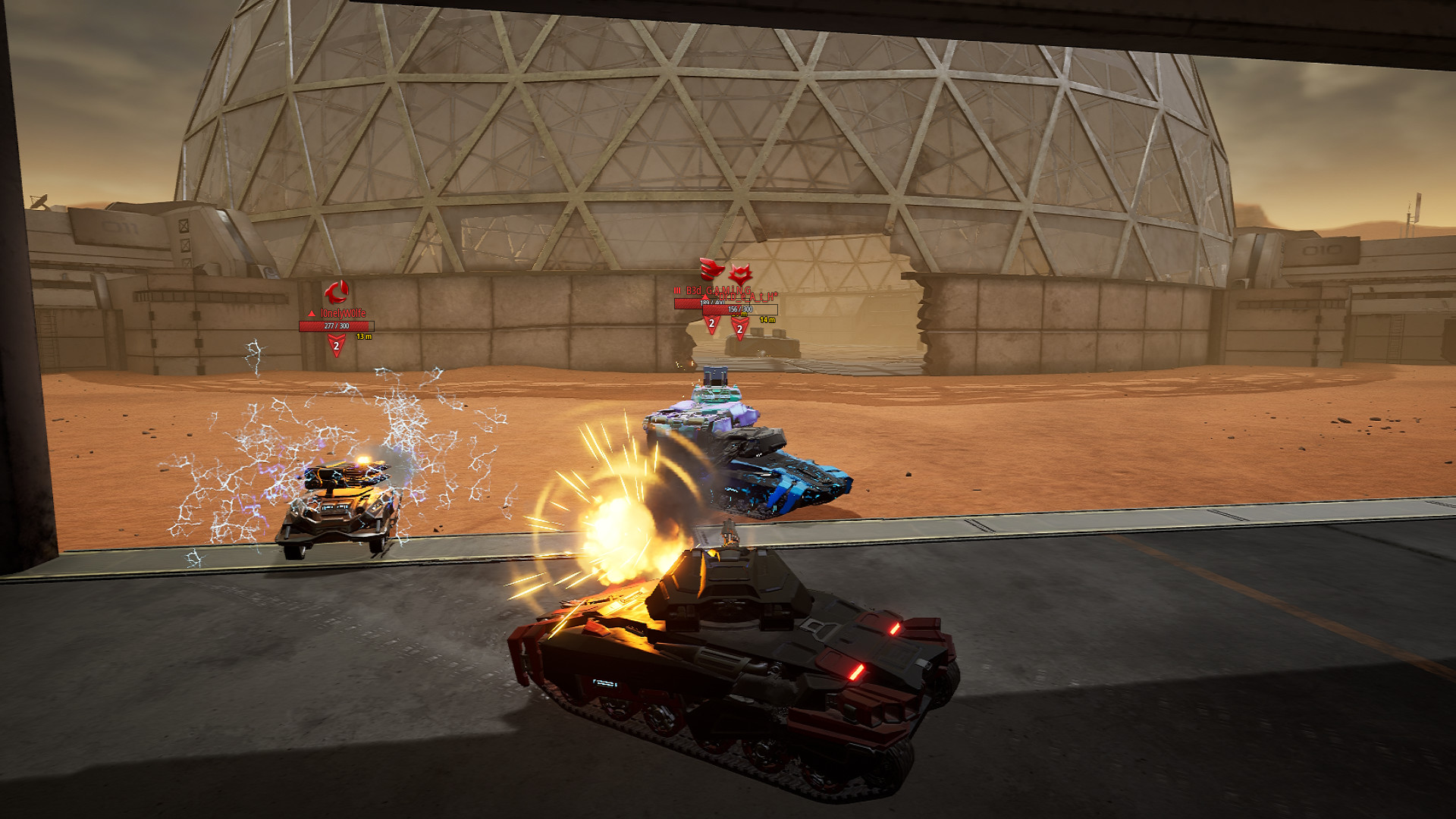This screenshot has height=819, width=1456.
Task: Click Dr.D_e_A_t_H's crown-shaped clan icon
Action: point(740,274)
